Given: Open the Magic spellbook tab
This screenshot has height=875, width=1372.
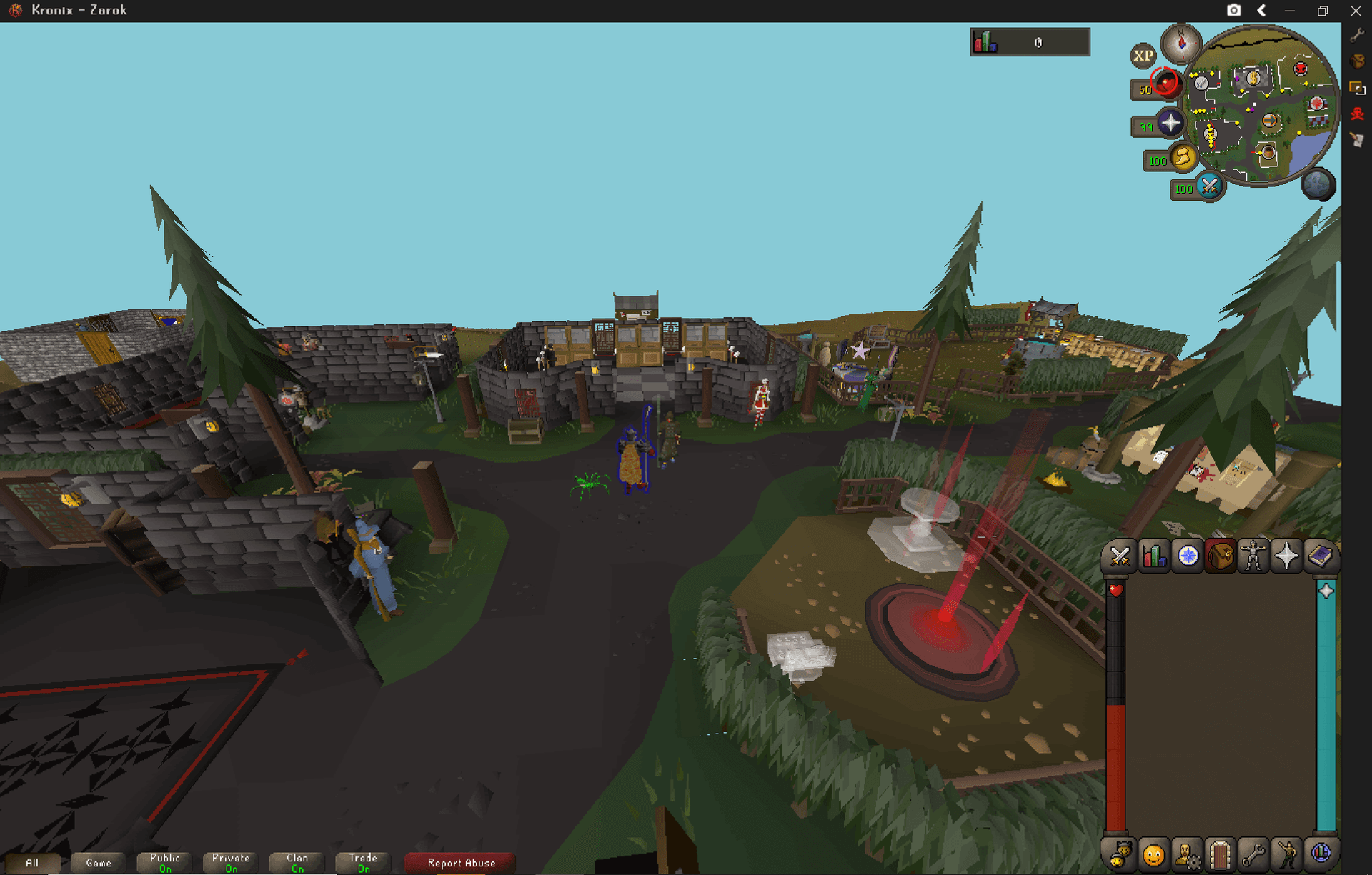Looking at the screenshot, I should [1321, 556].
